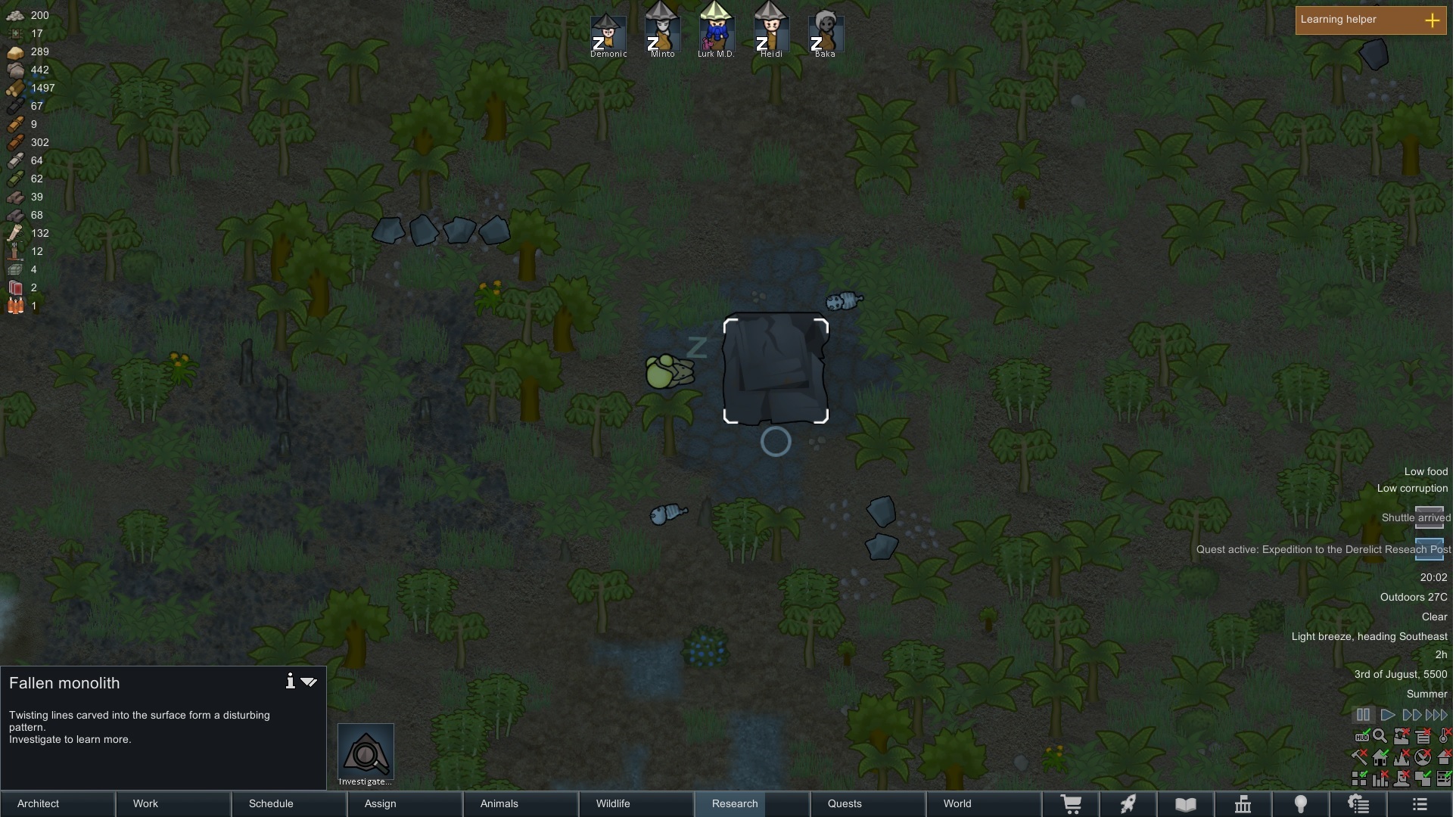
Task: Collapse the Fallen monolith panel with the double-arrow
Action: (x=310, y=682)
